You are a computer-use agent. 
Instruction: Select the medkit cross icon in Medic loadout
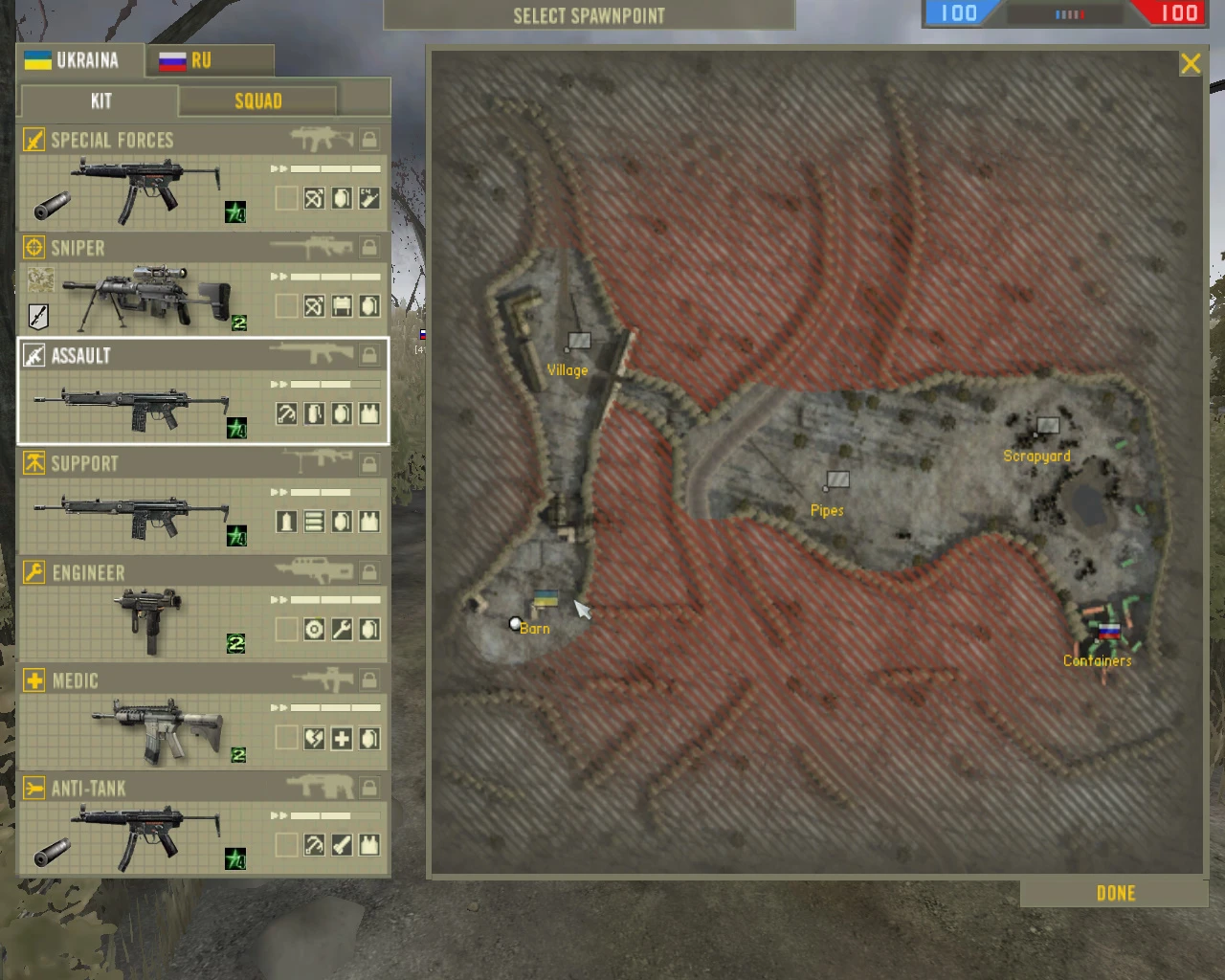340,738
